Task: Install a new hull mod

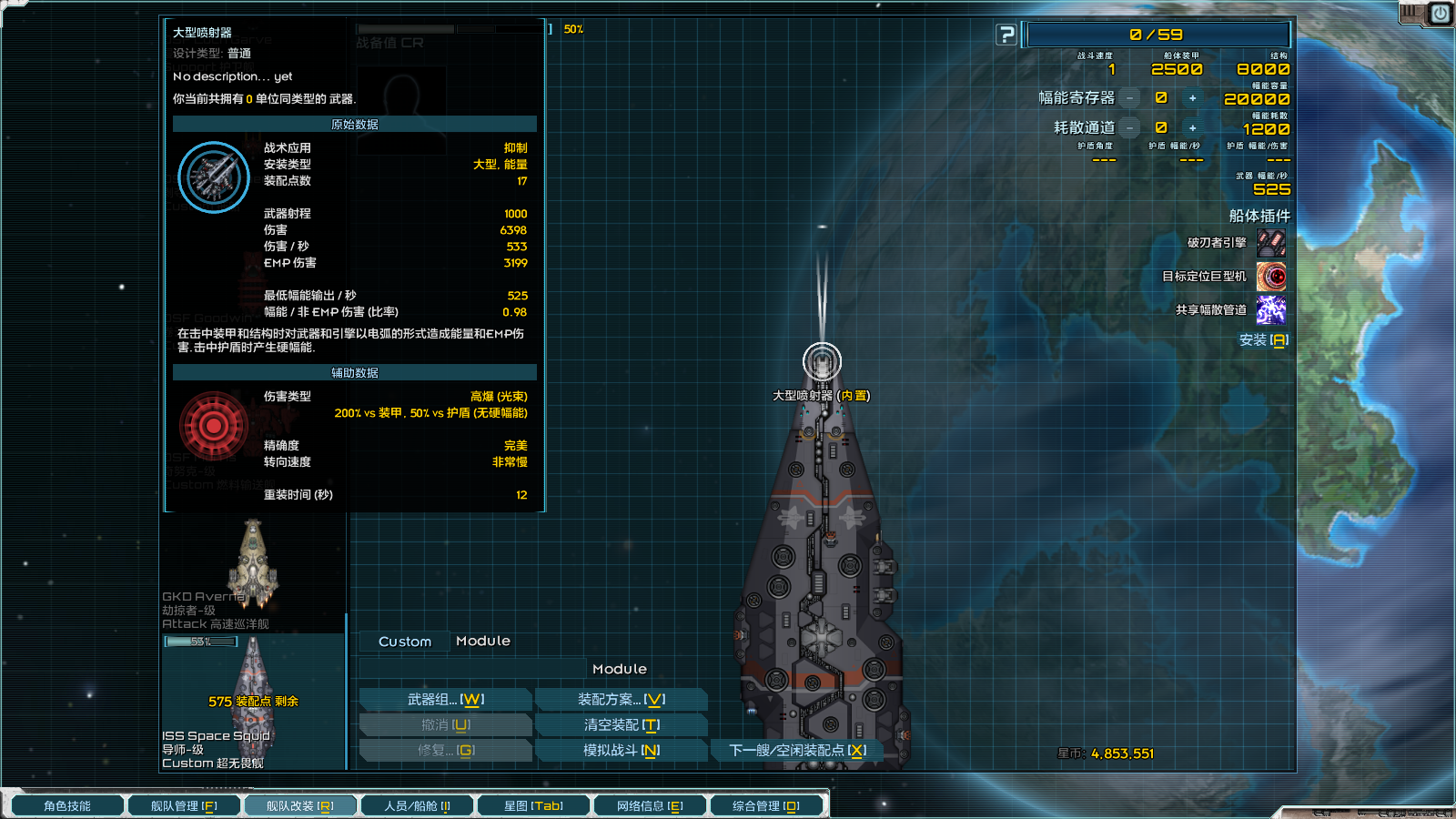Action: pos(1263,340)
